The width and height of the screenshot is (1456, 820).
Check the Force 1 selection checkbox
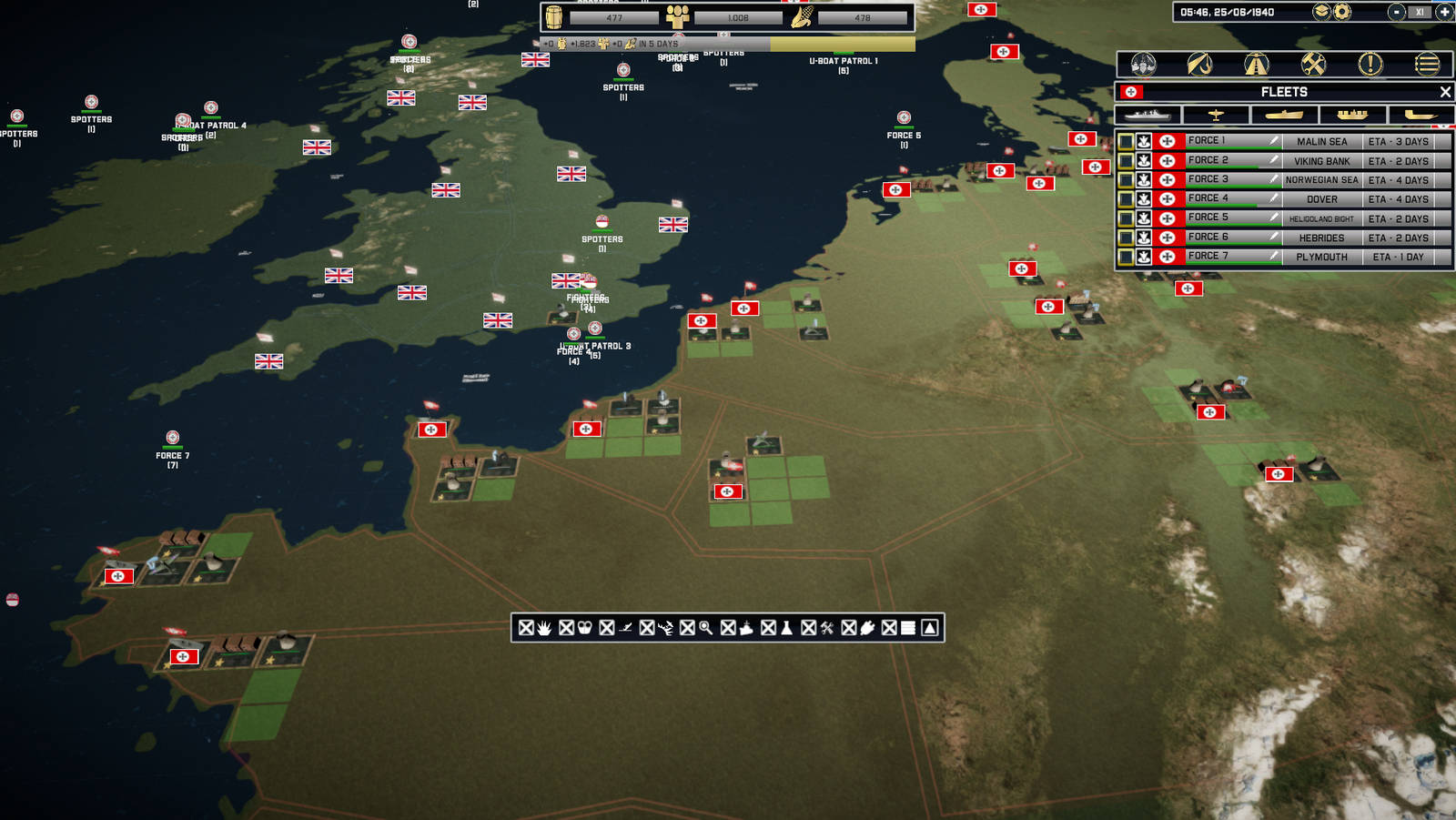coord(1127,141)
